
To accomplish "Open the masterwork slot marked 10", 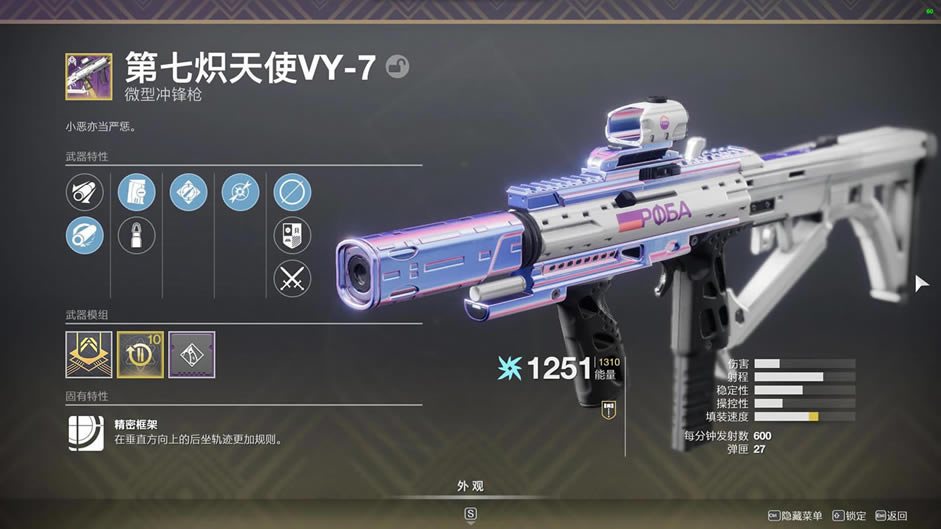I will (x=140, y=354).
